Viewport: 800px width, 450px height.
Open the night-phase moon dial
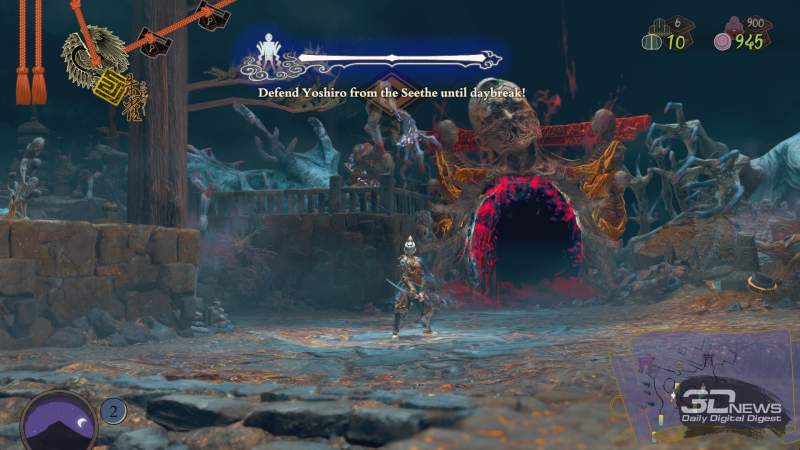click(x=58, y=420)
